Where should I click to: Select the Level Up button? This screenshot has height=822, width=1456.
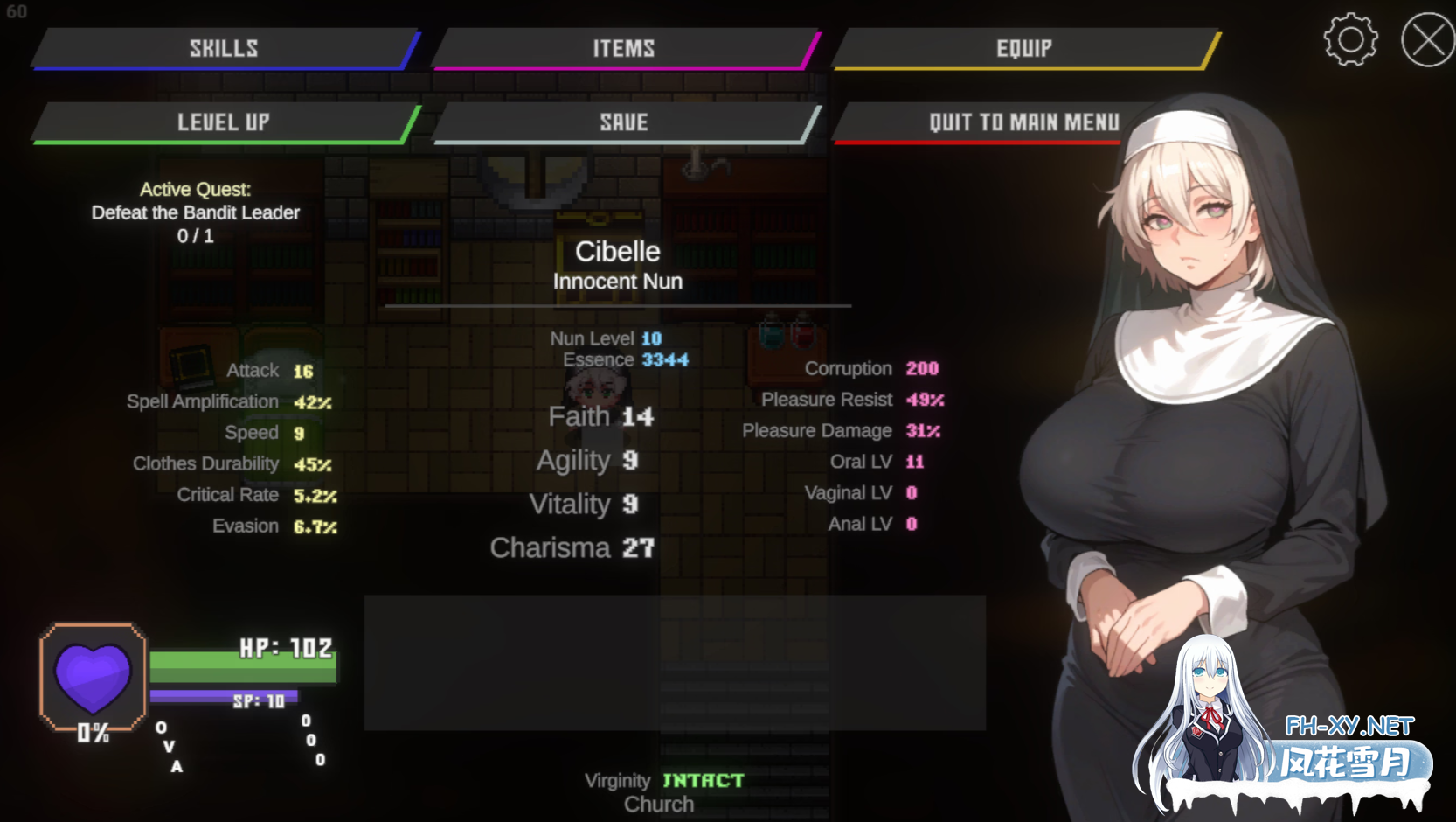225,122
